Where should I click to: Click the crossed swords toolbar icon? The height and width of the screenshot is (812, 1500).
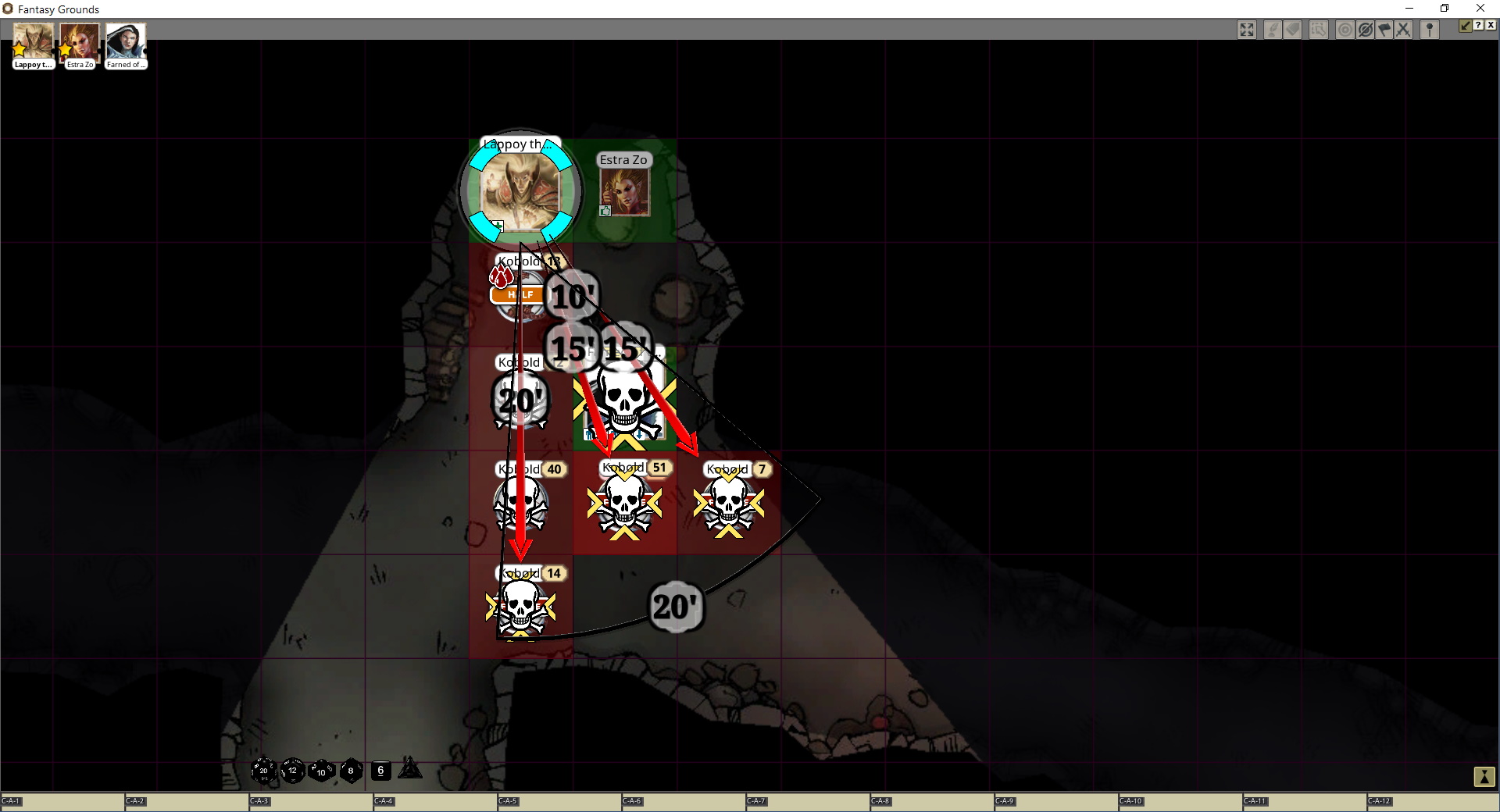pyautogui.click(x=1404, y=30)
